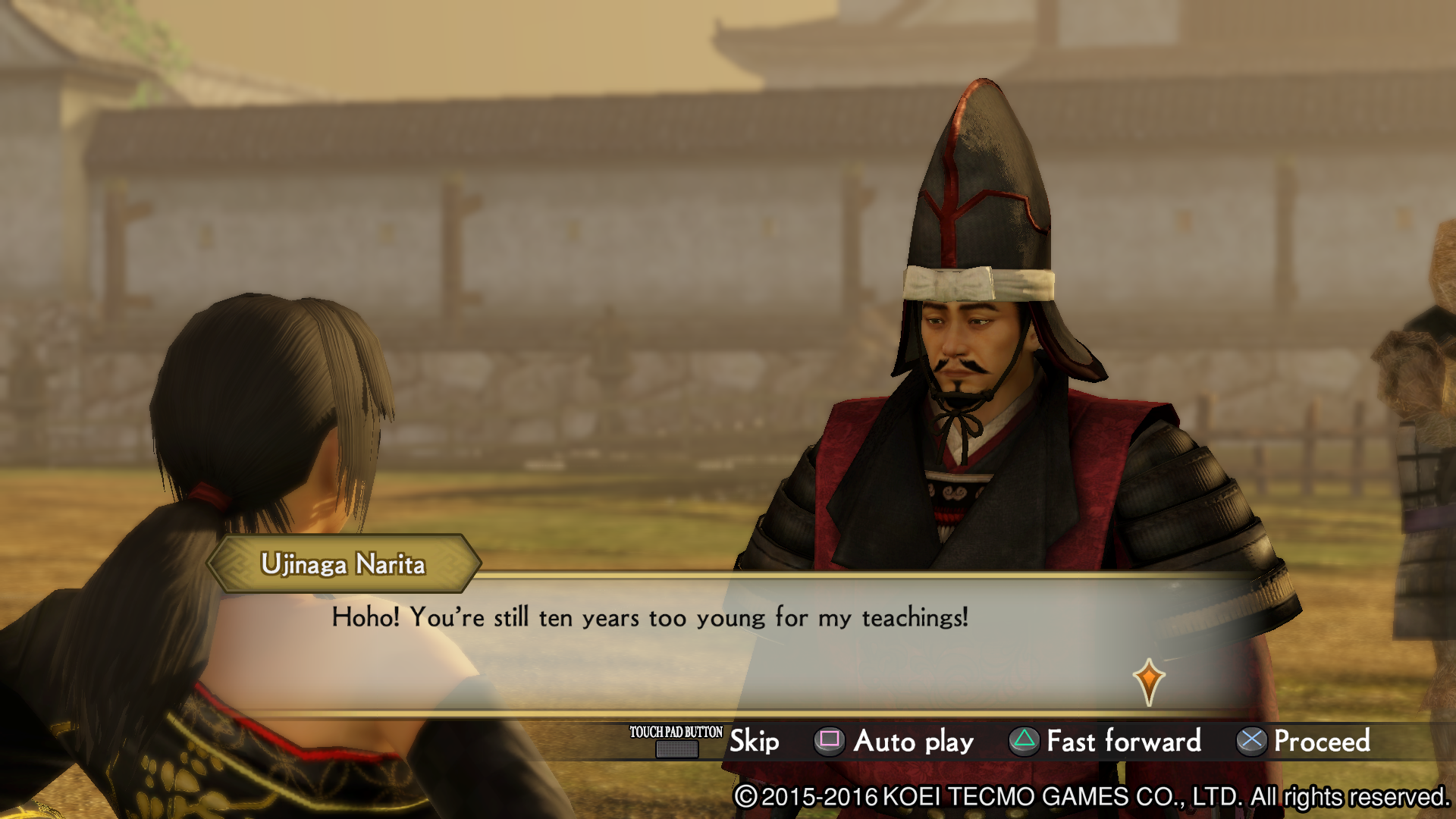Click the circular button icon next to Auto play
Image resolution: width=1456 pixels, height=819 pixels.
(x=828, y=742)
